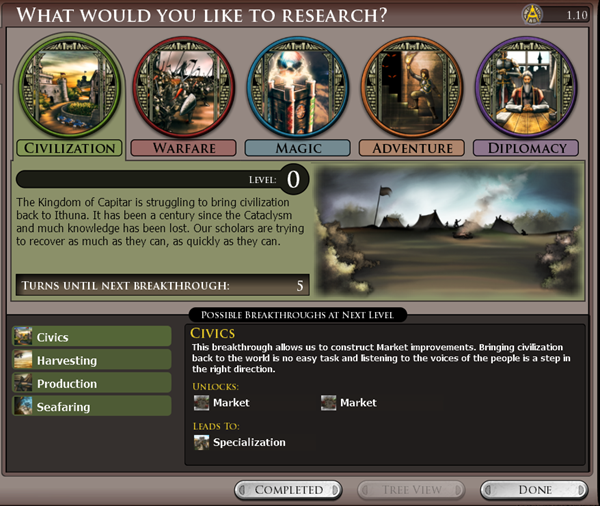
Task: Select the Civics breakthrough
Action: click(92, 338)
